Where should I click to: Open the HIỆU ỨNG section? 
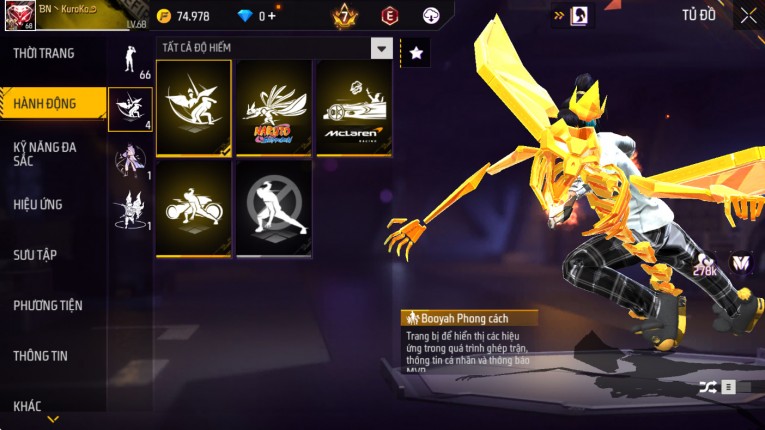click(x=38, y=204)
